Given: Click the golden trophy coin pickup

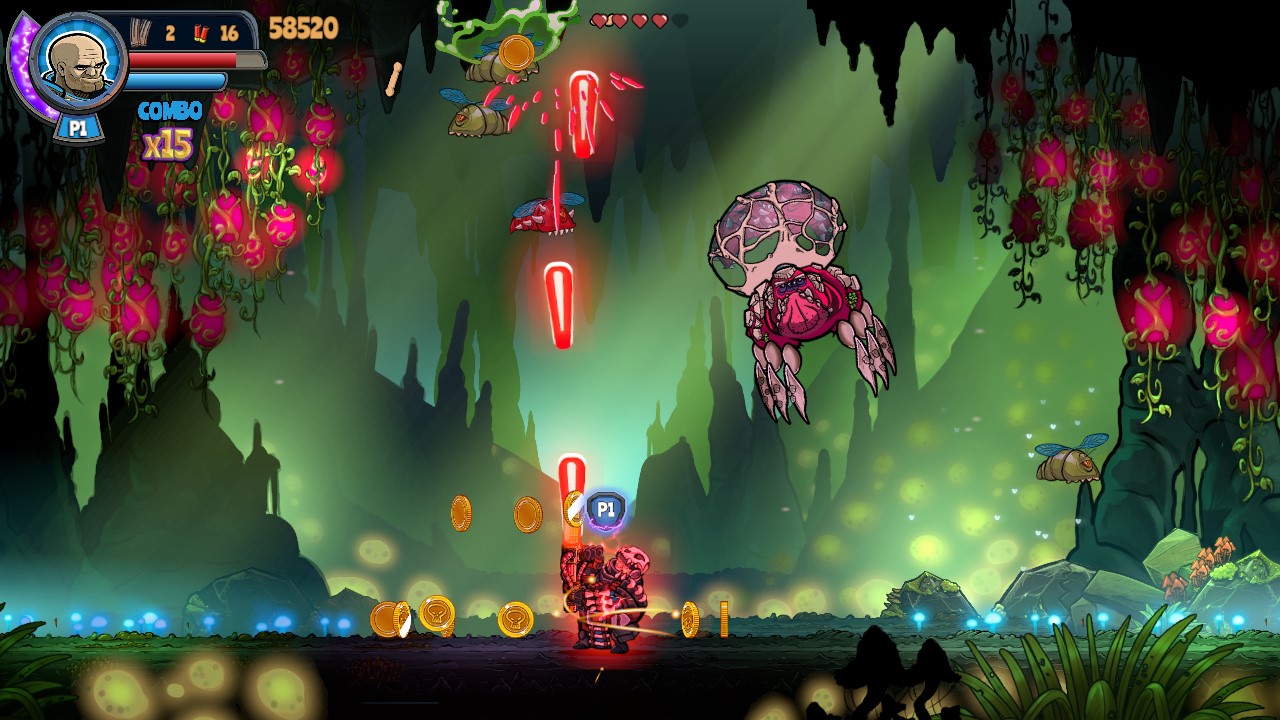Looking at the screenshot, I should [x=437, y=613].
